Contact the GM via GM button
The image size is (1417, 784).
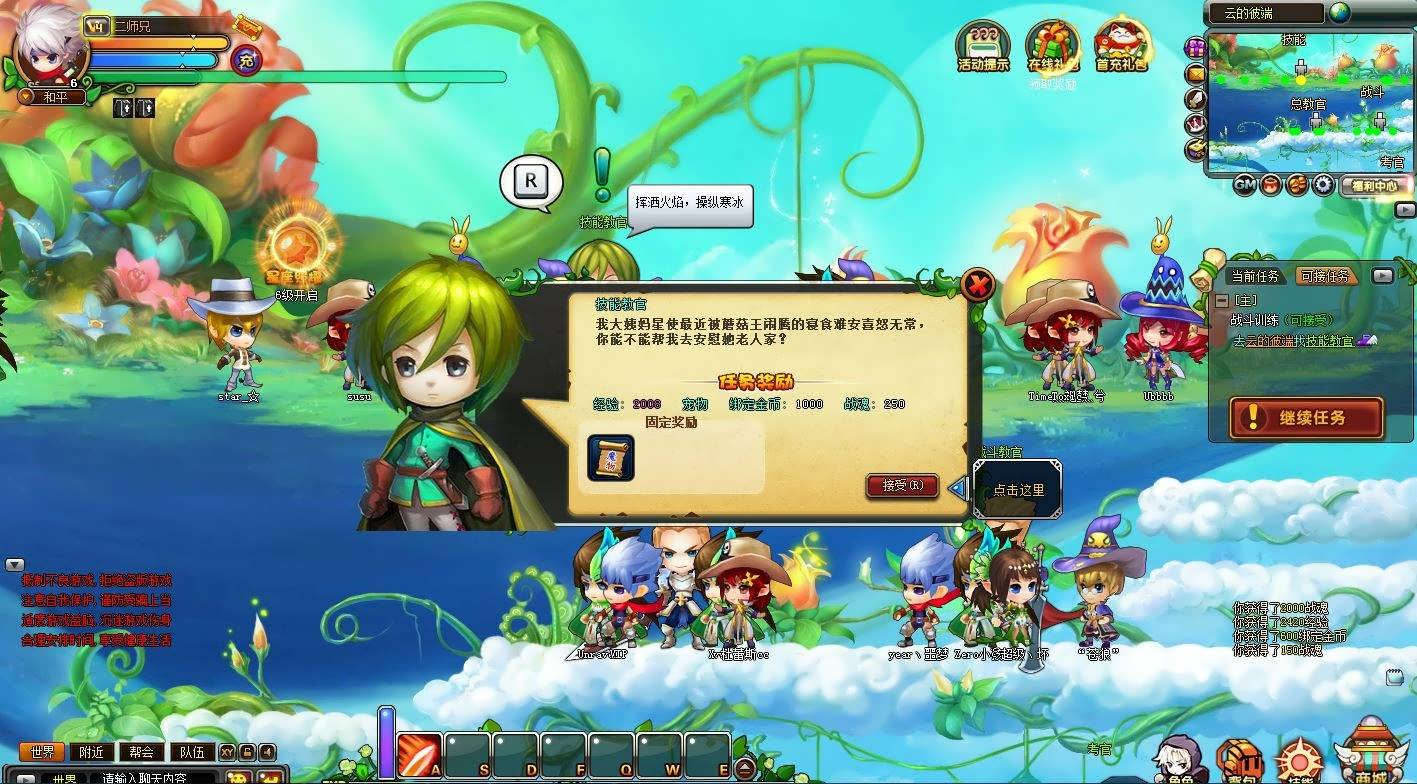(1244, 185)
